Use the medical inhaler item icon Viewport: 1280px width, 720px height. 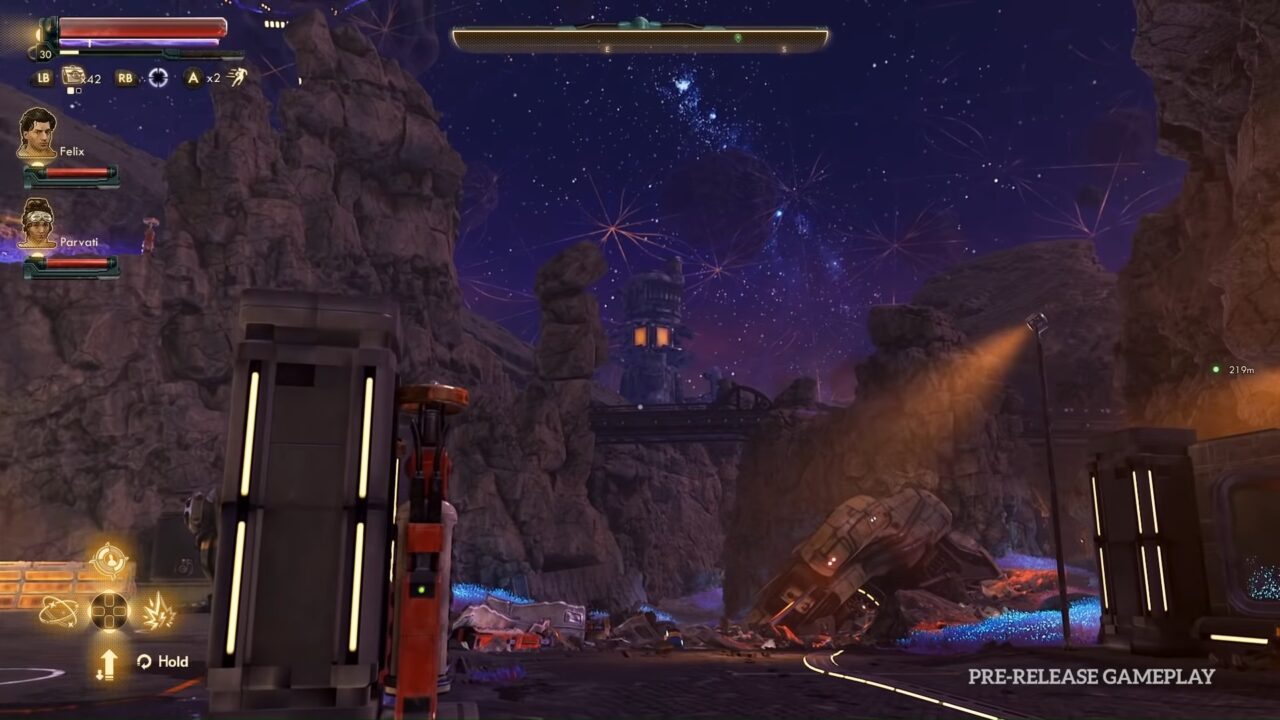73,76
